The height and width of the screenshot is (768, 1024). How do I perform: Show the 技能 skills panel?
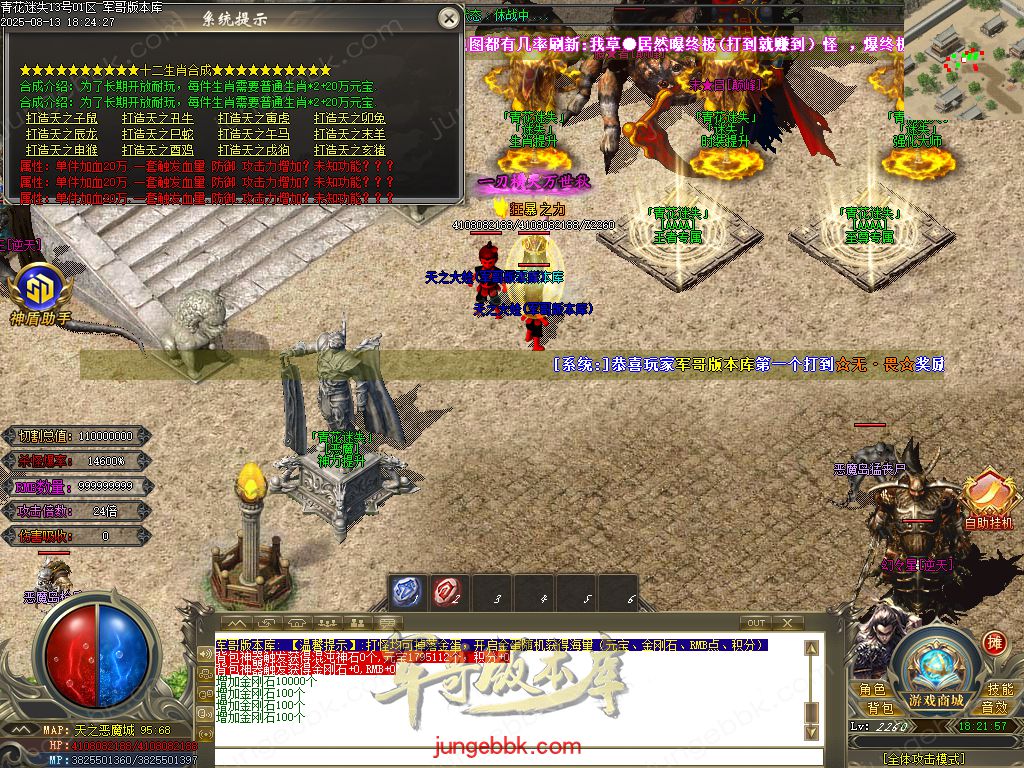[x=1000, y=690]
